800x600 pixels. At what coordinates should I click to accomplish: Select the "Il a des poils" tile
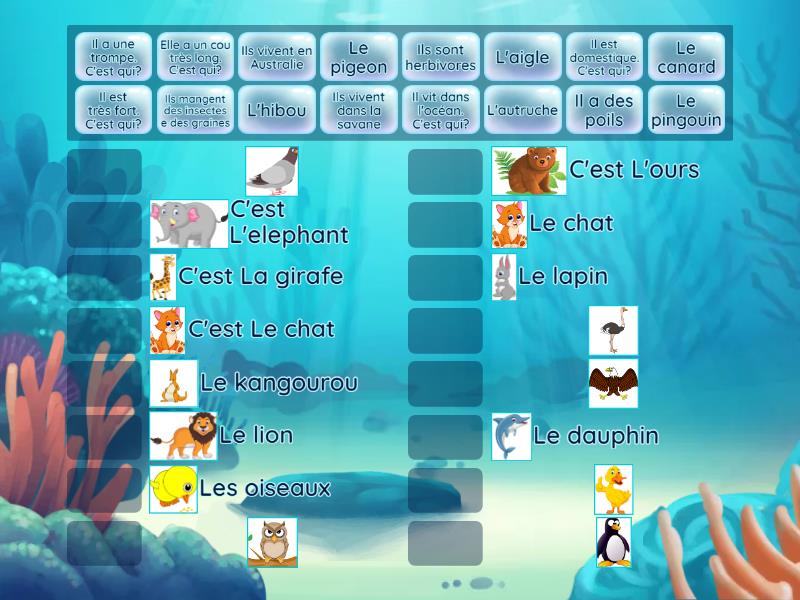click(x=604, y=110)
